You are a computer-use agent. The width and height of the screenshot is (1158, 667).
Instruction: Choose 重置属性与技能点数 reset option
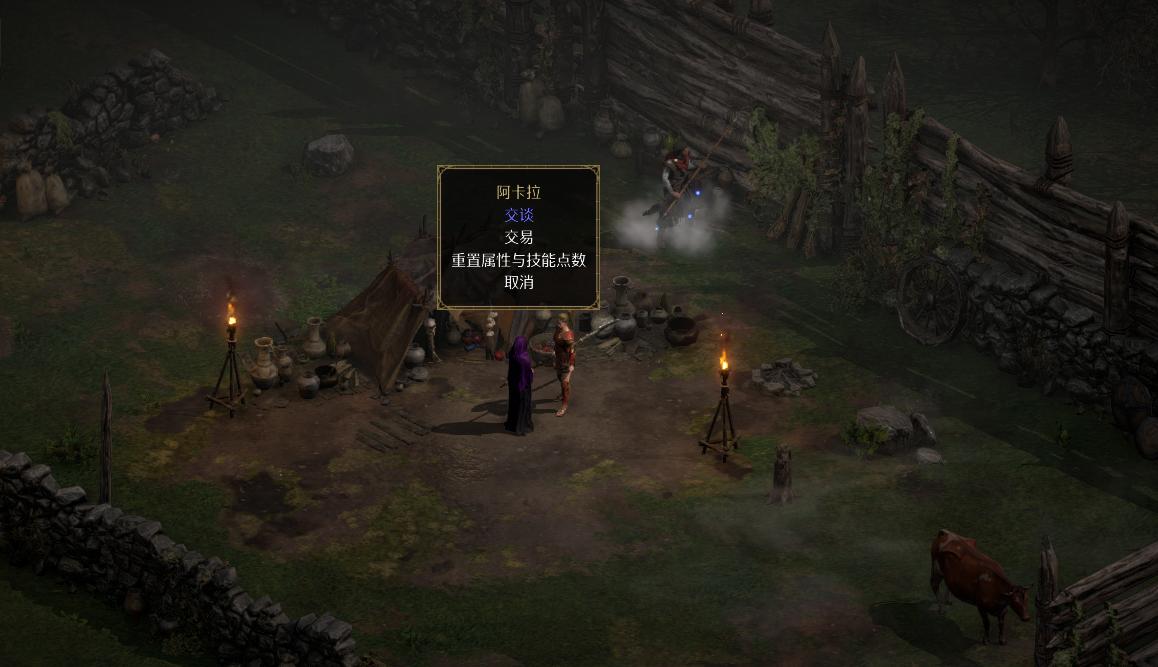click(518, 260)
